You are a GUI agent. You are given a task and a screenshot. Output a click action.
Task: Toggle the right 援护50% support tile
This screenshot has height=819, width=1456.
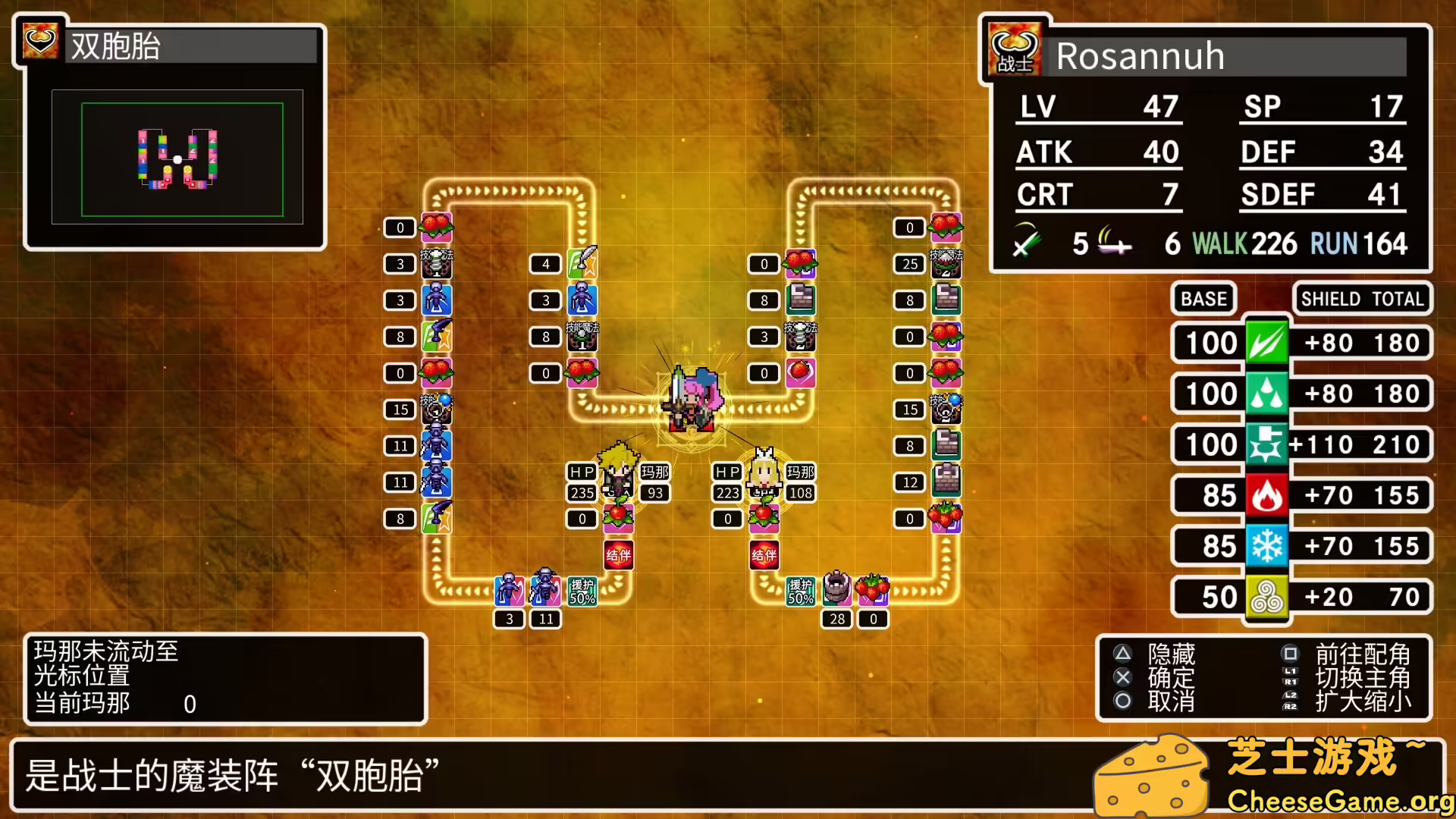tap(802, 589)
